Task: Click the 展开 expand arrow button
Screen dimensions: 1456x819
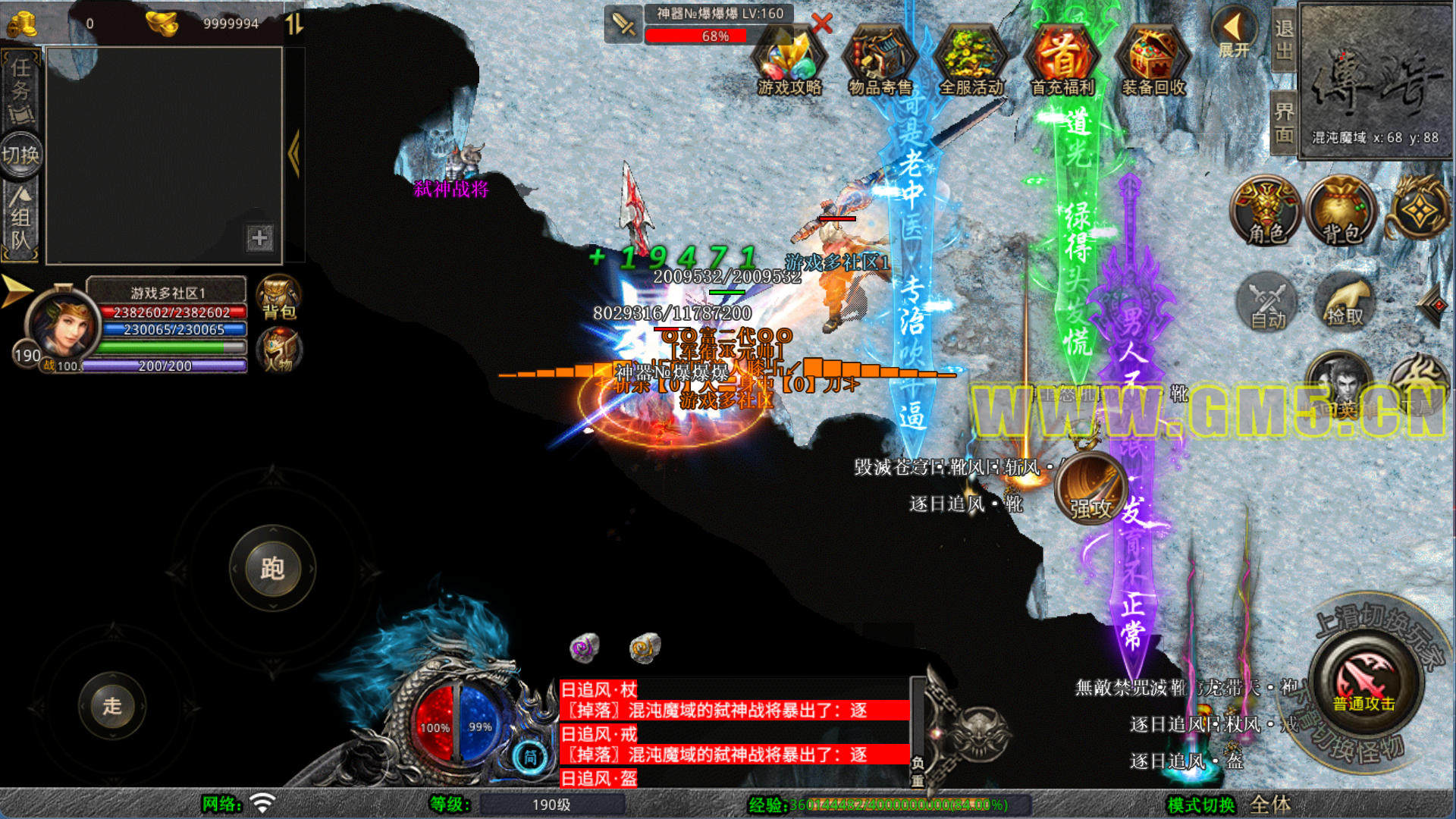Action: (1234, 34)
